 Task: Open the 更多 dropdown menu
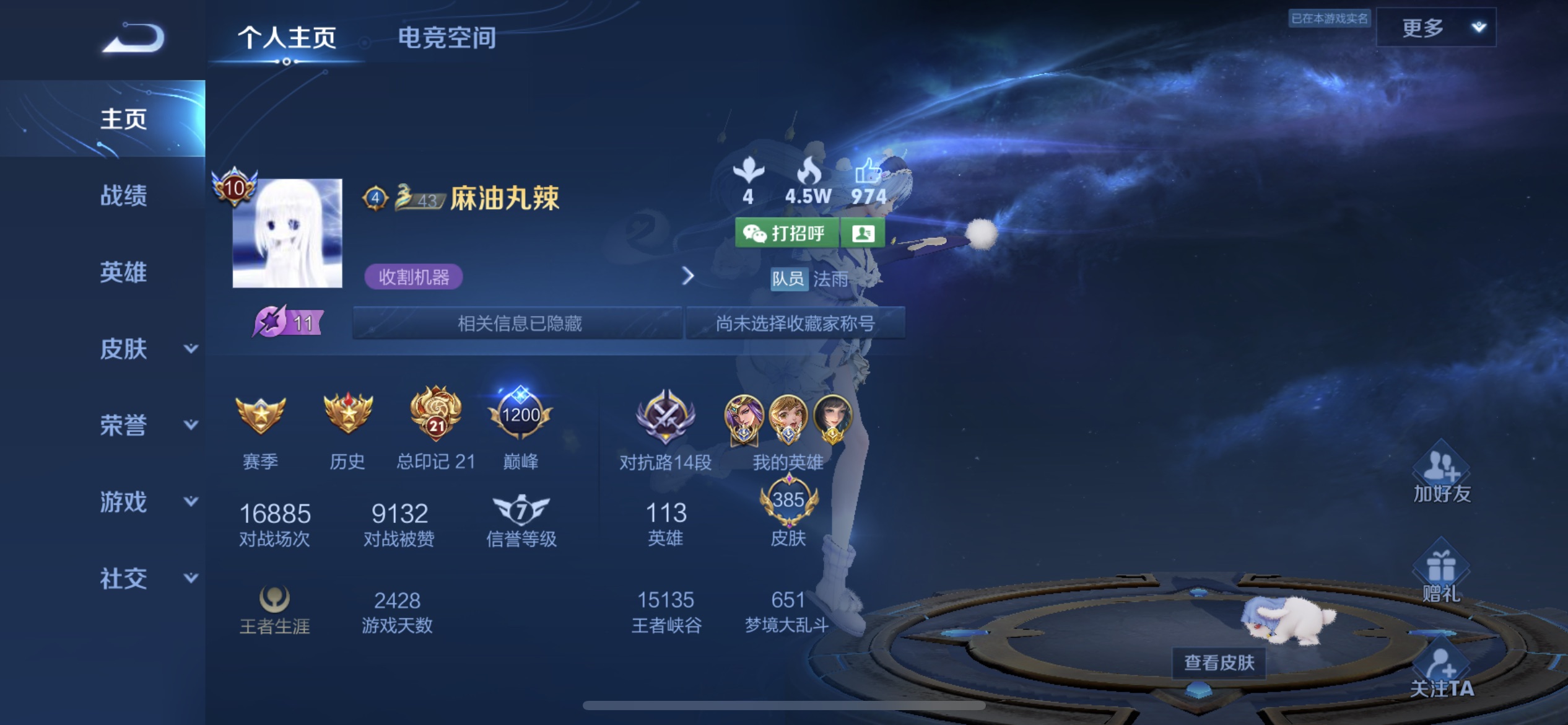tap(1435, 28)
